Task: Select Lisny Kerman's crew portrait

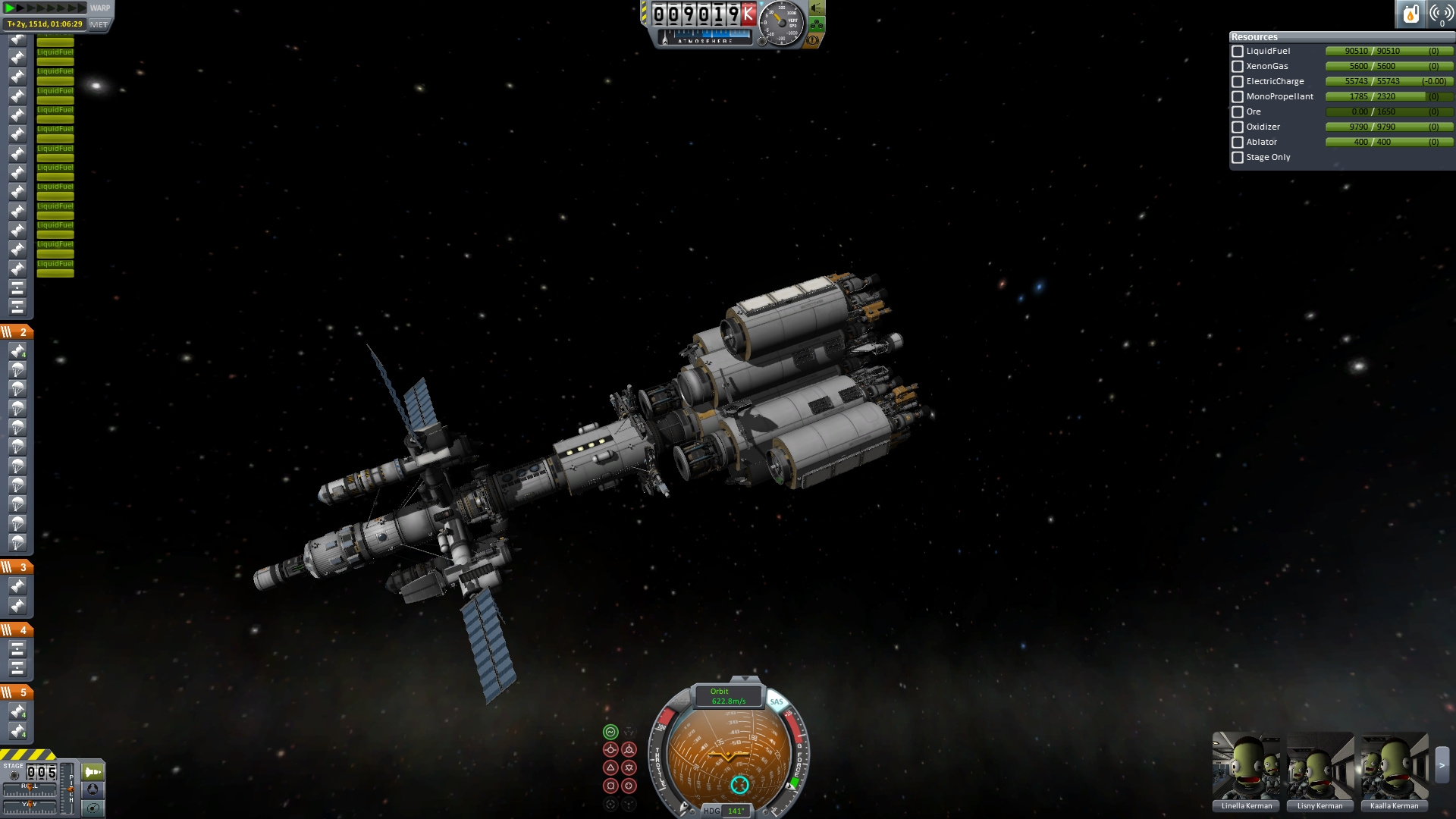Action: (x=1319, y=767)
